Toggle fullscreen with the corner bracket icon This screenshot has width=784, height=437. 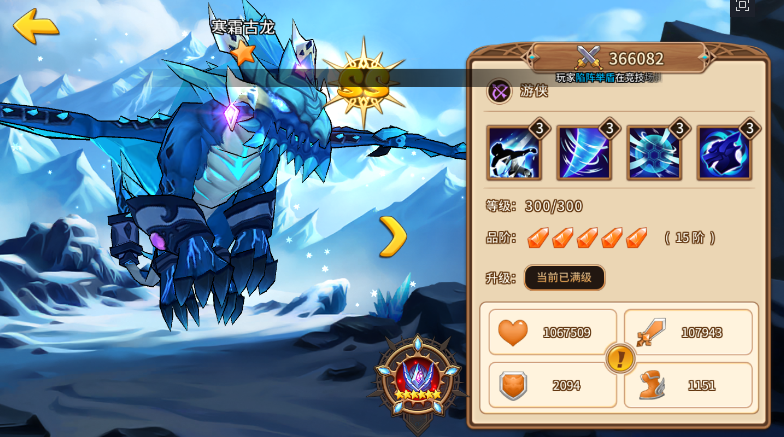tap(742, 5)
